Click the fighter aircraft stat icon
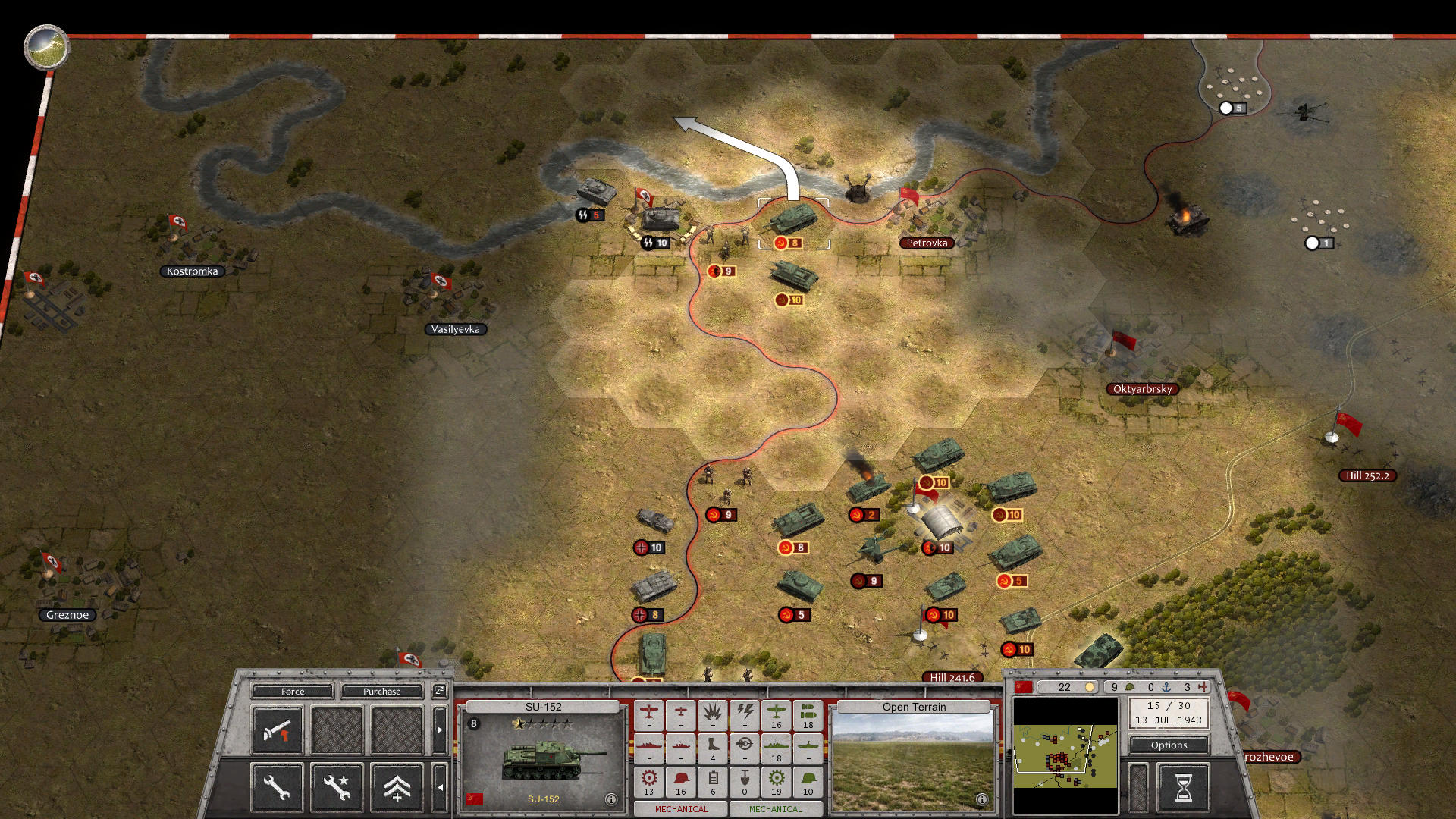 649,713
